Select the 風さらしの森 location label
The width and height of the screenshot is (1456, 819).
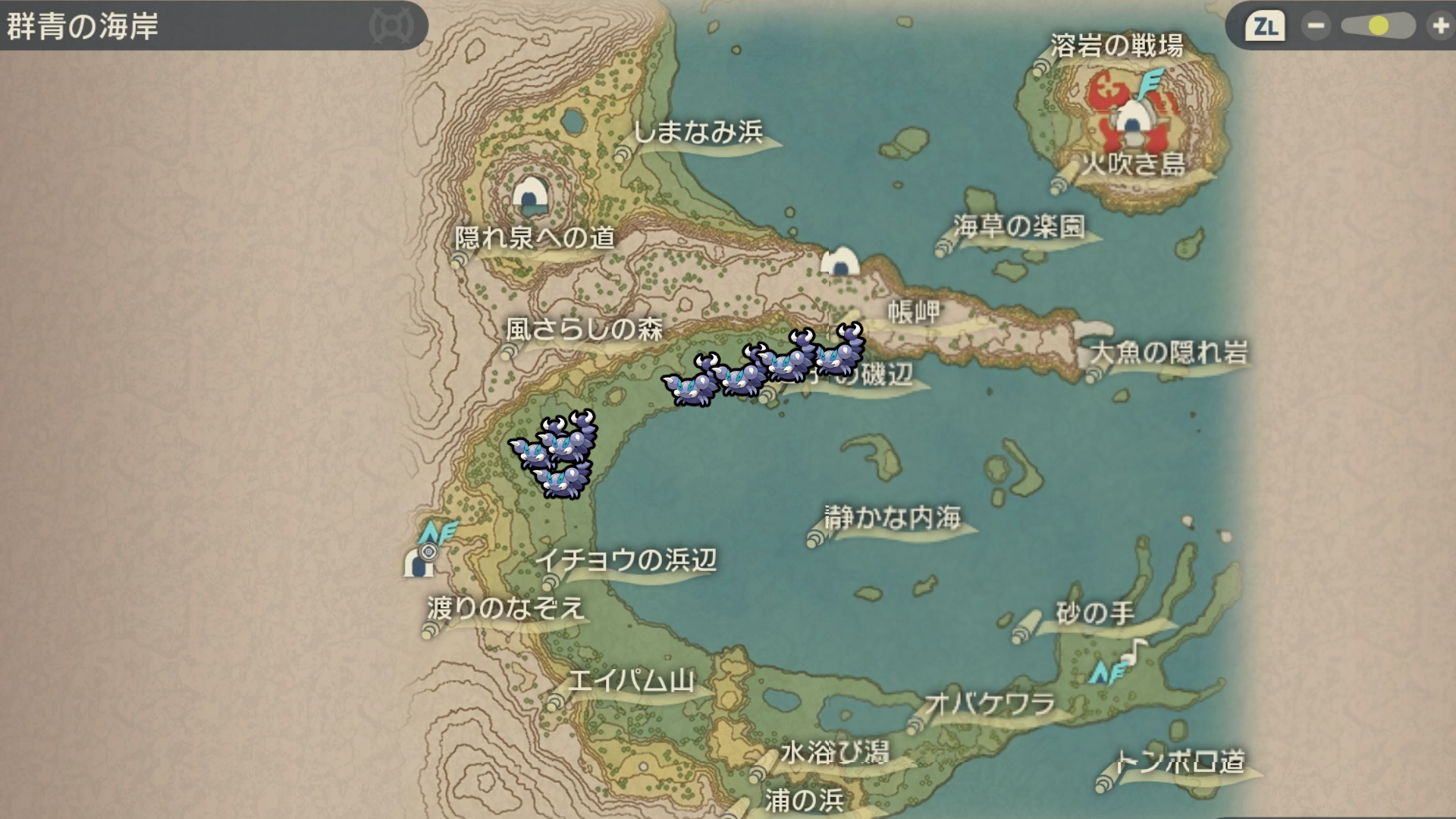point(584,329)
